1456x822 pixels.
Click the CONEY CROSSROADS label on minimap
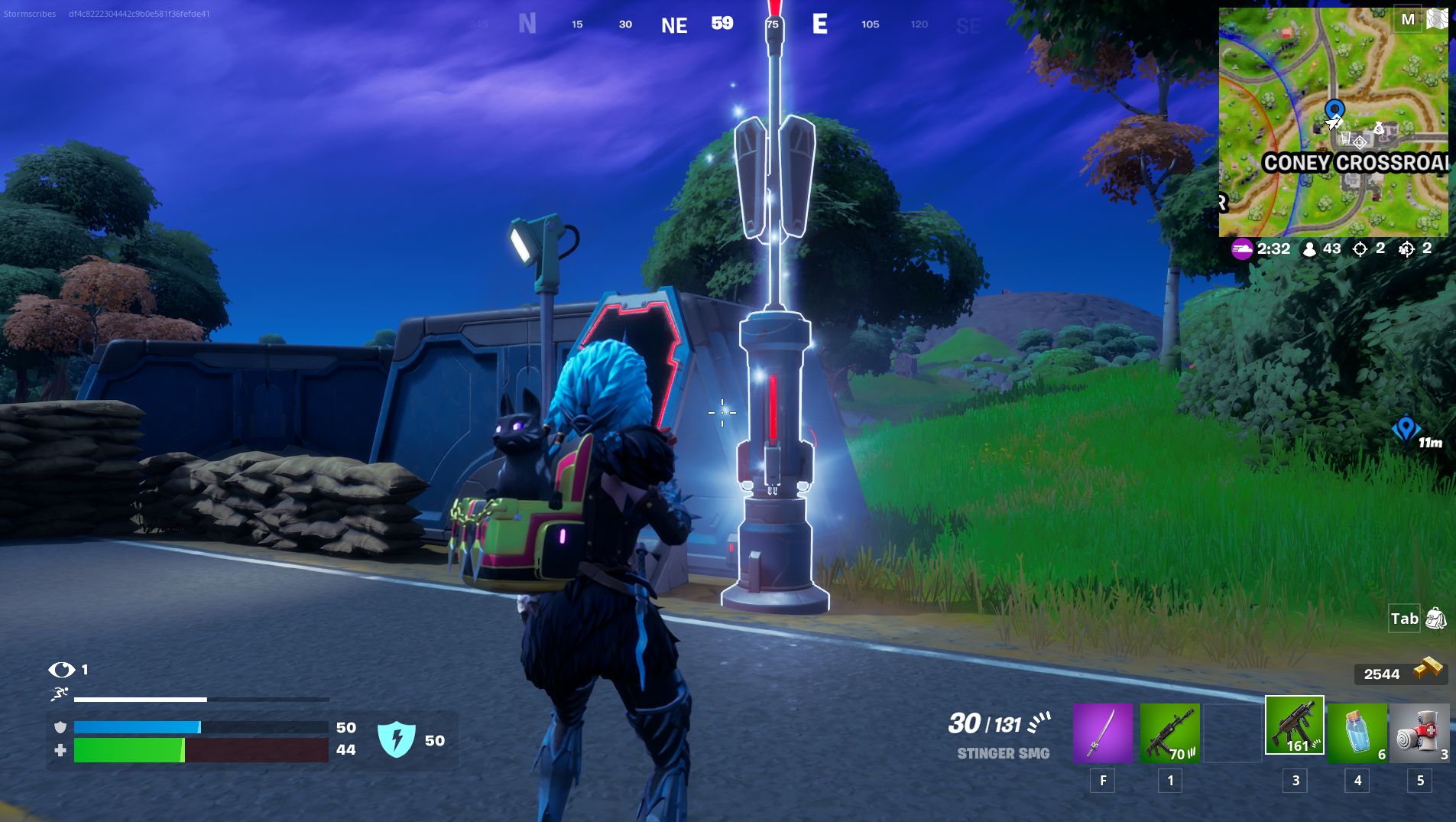point(1357,163)
